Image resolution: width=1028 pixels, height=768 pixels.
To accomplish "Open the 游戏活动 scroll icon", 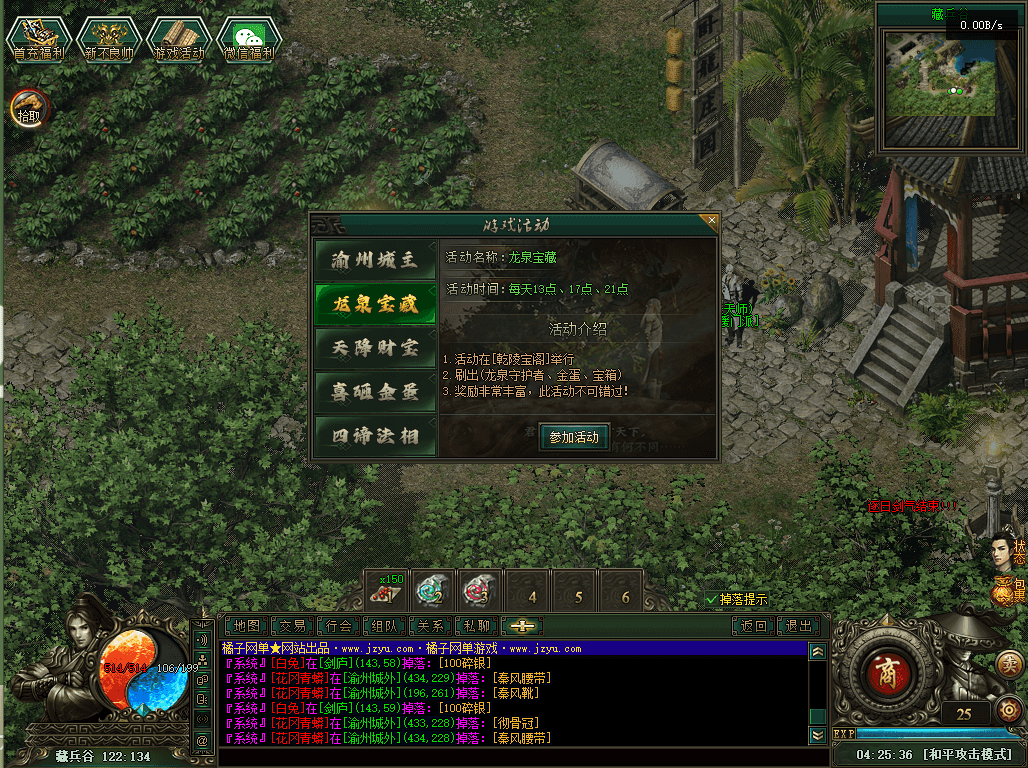I will pos(178,39).
